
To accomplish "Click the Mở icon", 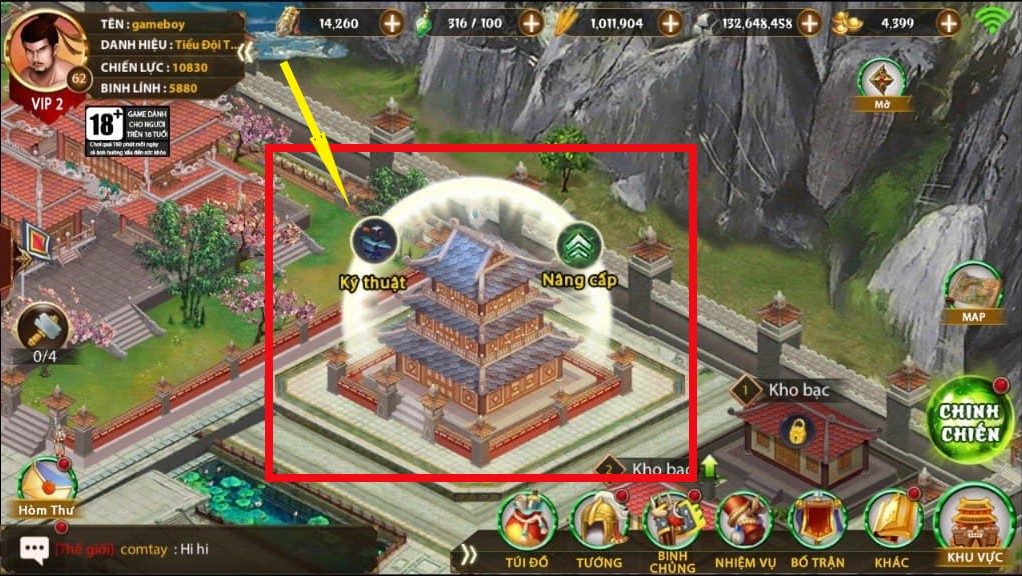I will [x=879, y=82].
